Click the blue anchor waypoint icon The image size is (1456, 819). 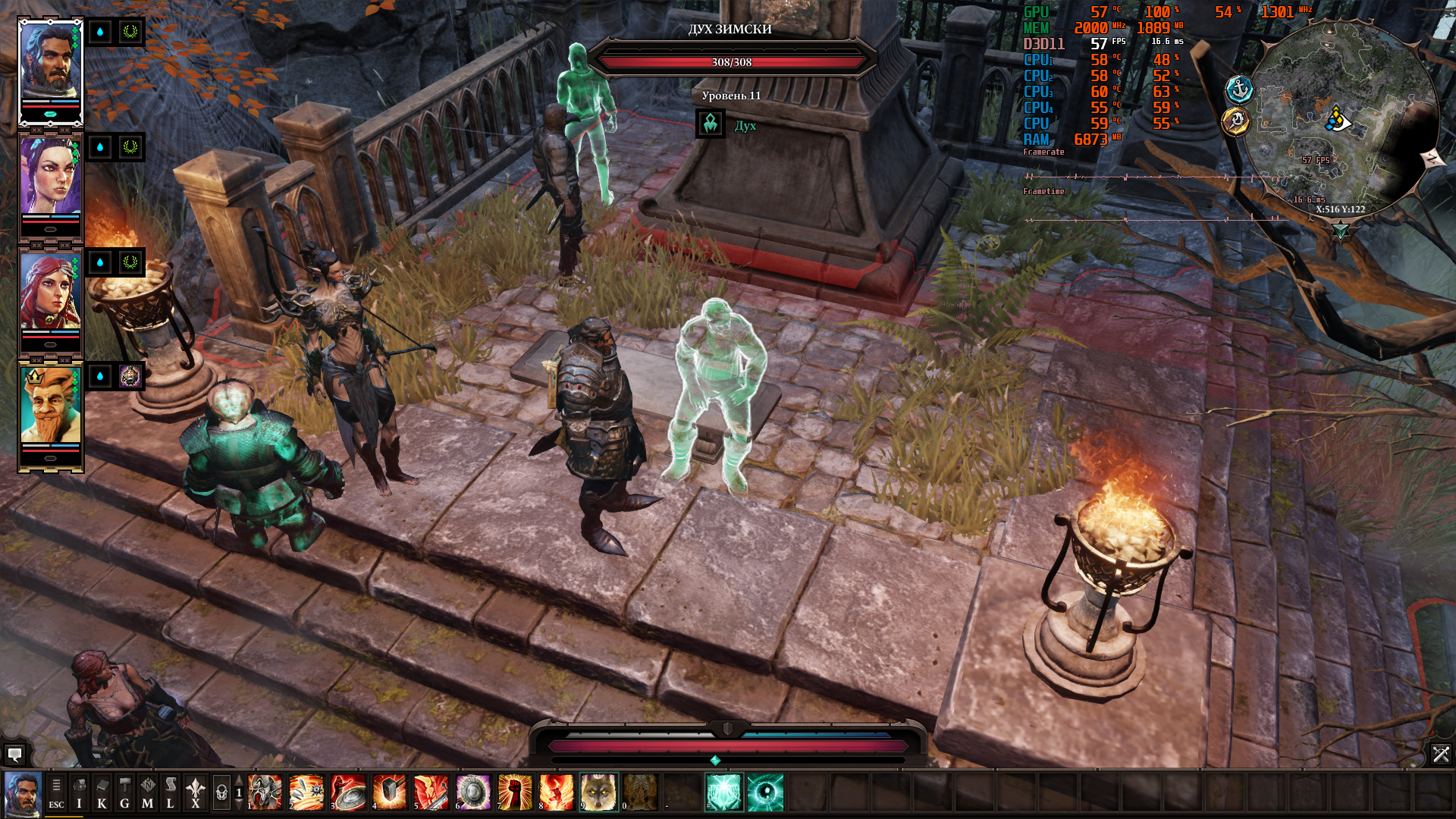coord(1239,90)
